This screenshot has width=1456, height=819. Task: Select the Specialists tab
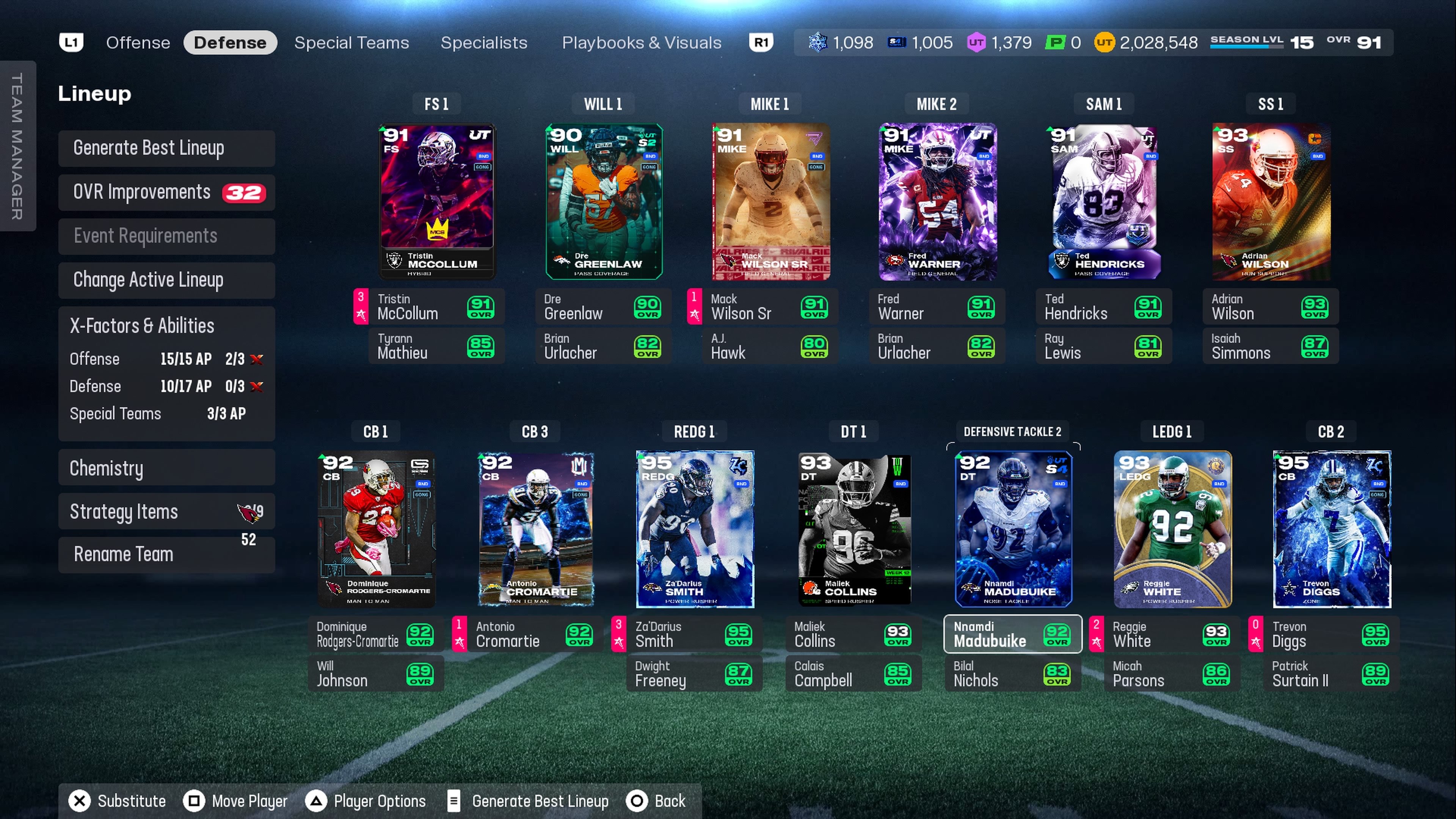click(x=483, y=42)
